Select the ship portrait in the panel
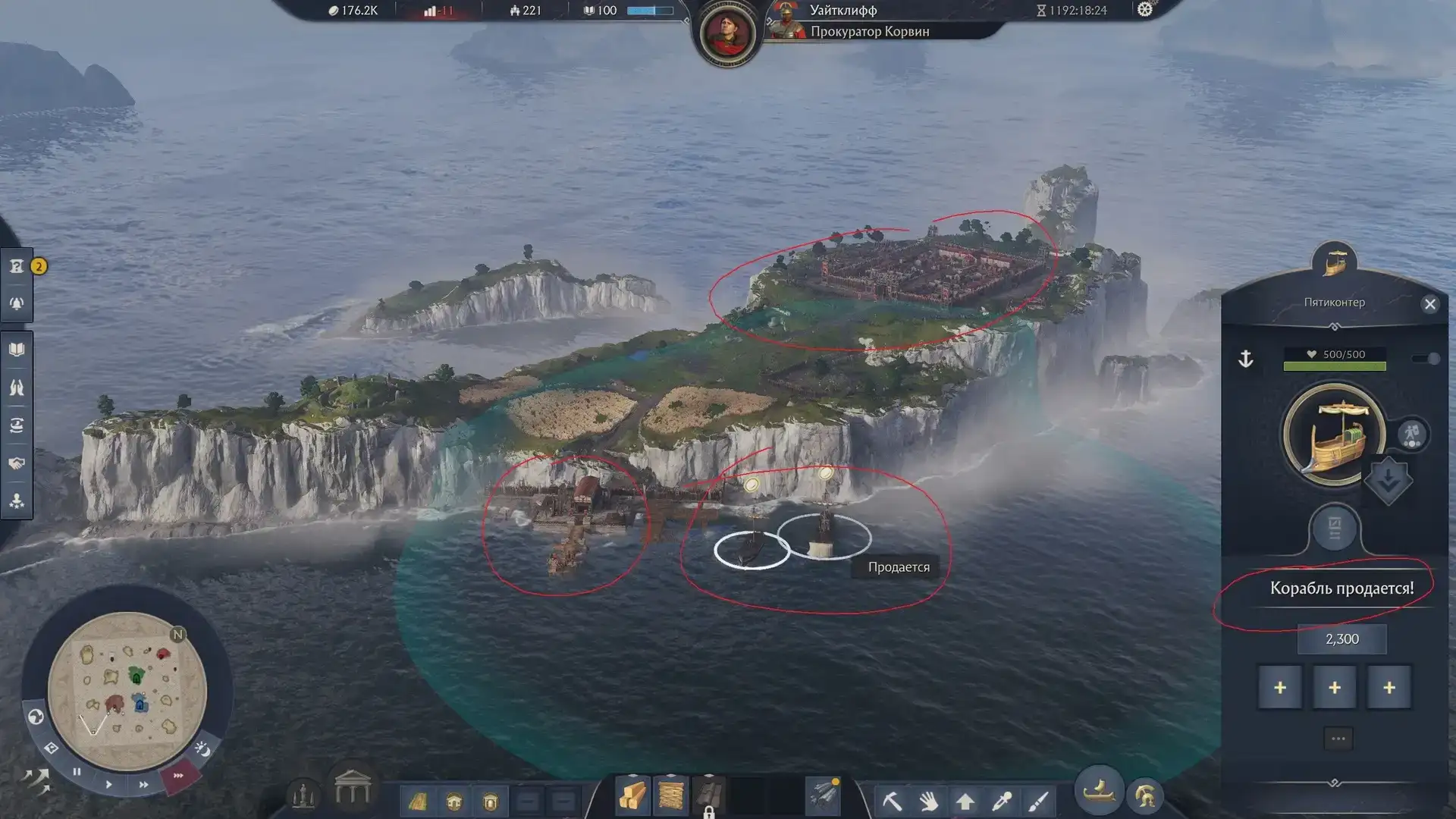Image resolution: width=1456 pixels, height=819 pixels. [1333, 435]
